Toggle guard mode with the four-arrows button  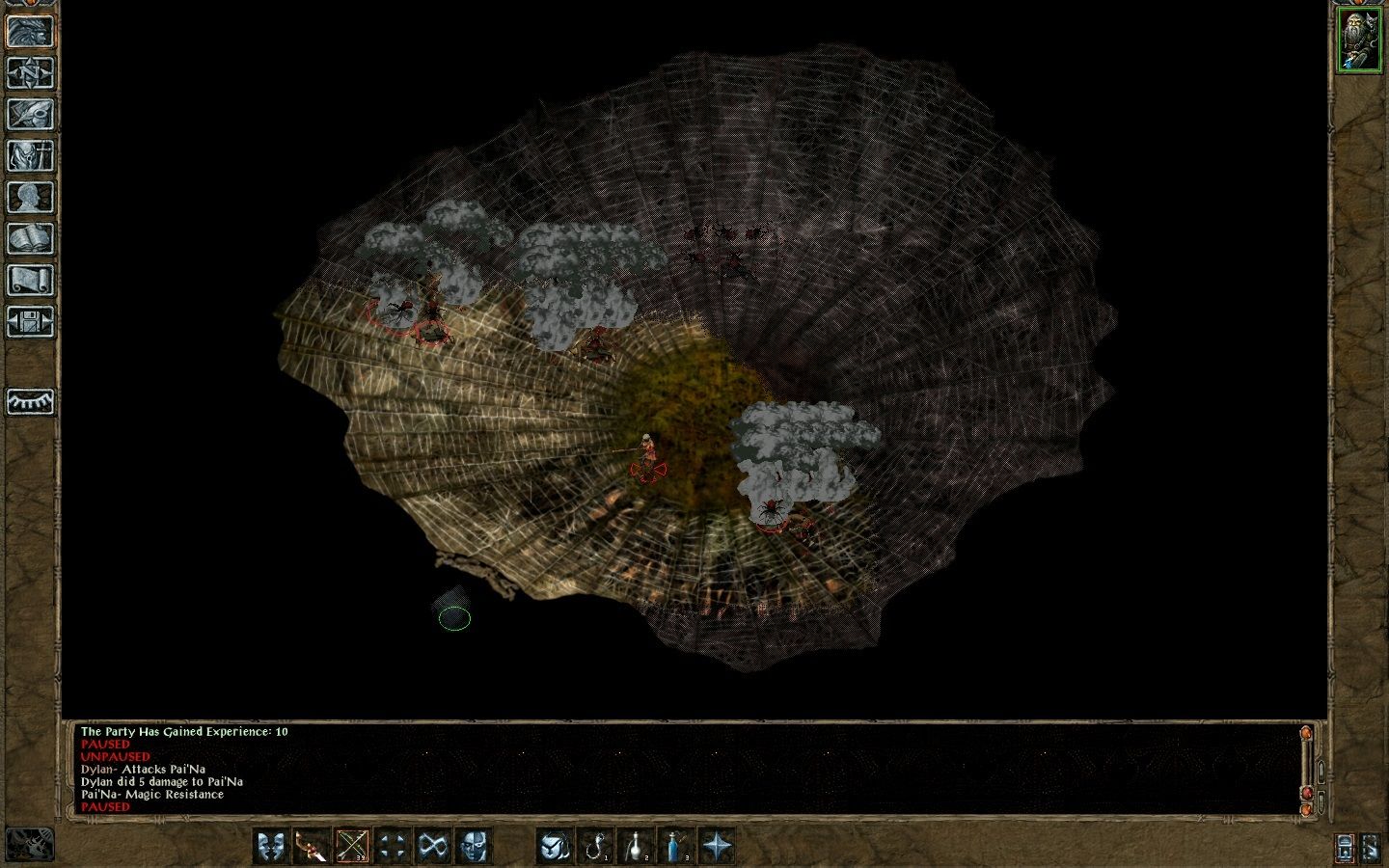point(392,846)
